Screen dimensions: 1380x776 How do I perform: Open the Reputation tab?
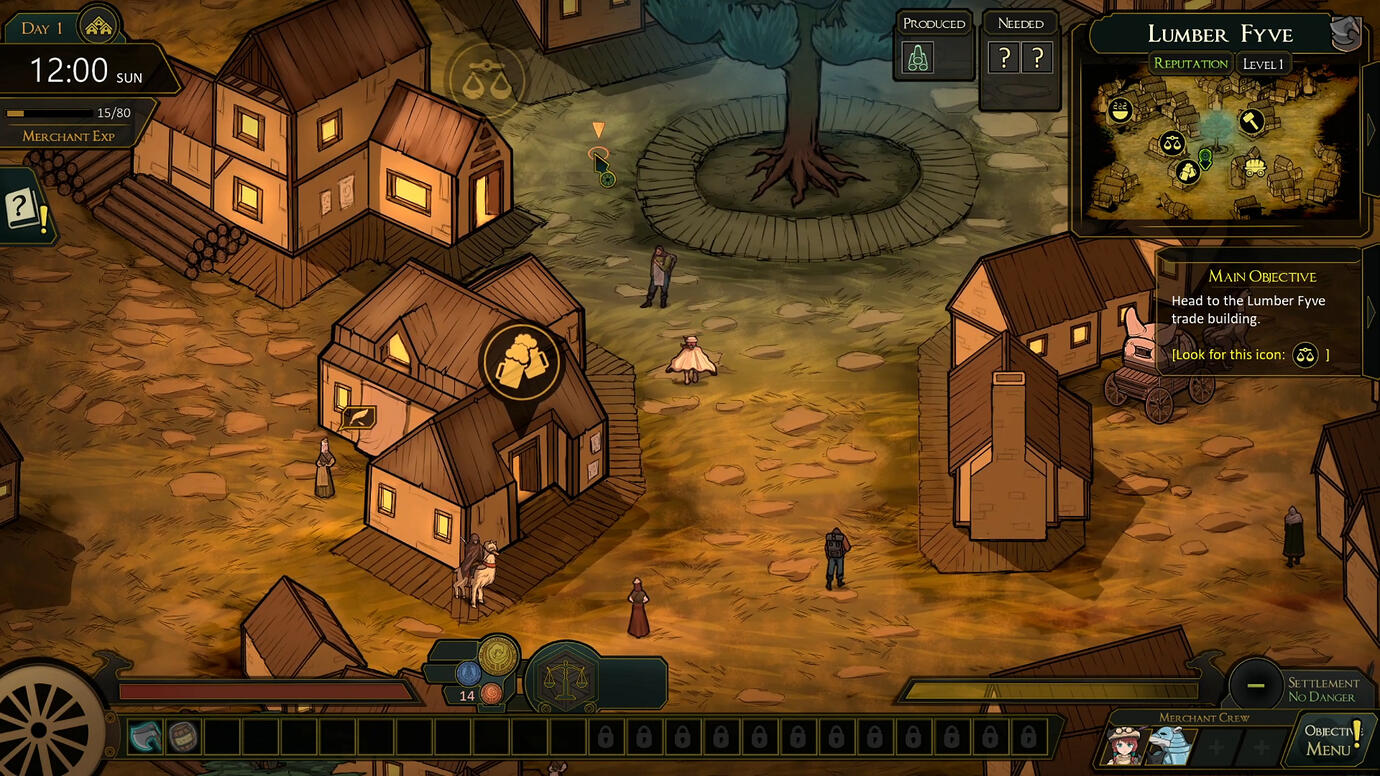coord(1190,64)
